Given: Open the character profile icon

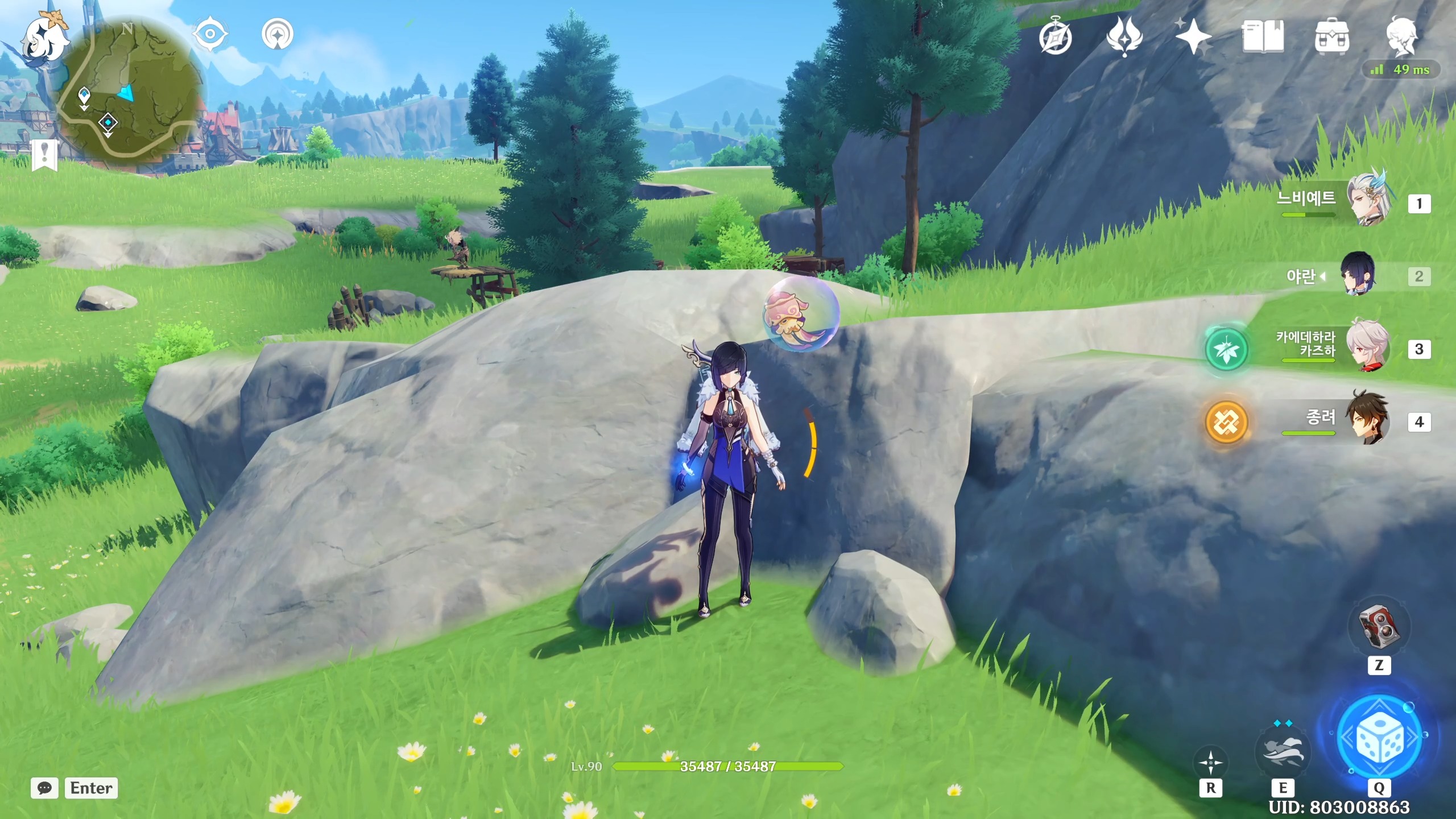Looking at the screenshot, I should 1401,36.
